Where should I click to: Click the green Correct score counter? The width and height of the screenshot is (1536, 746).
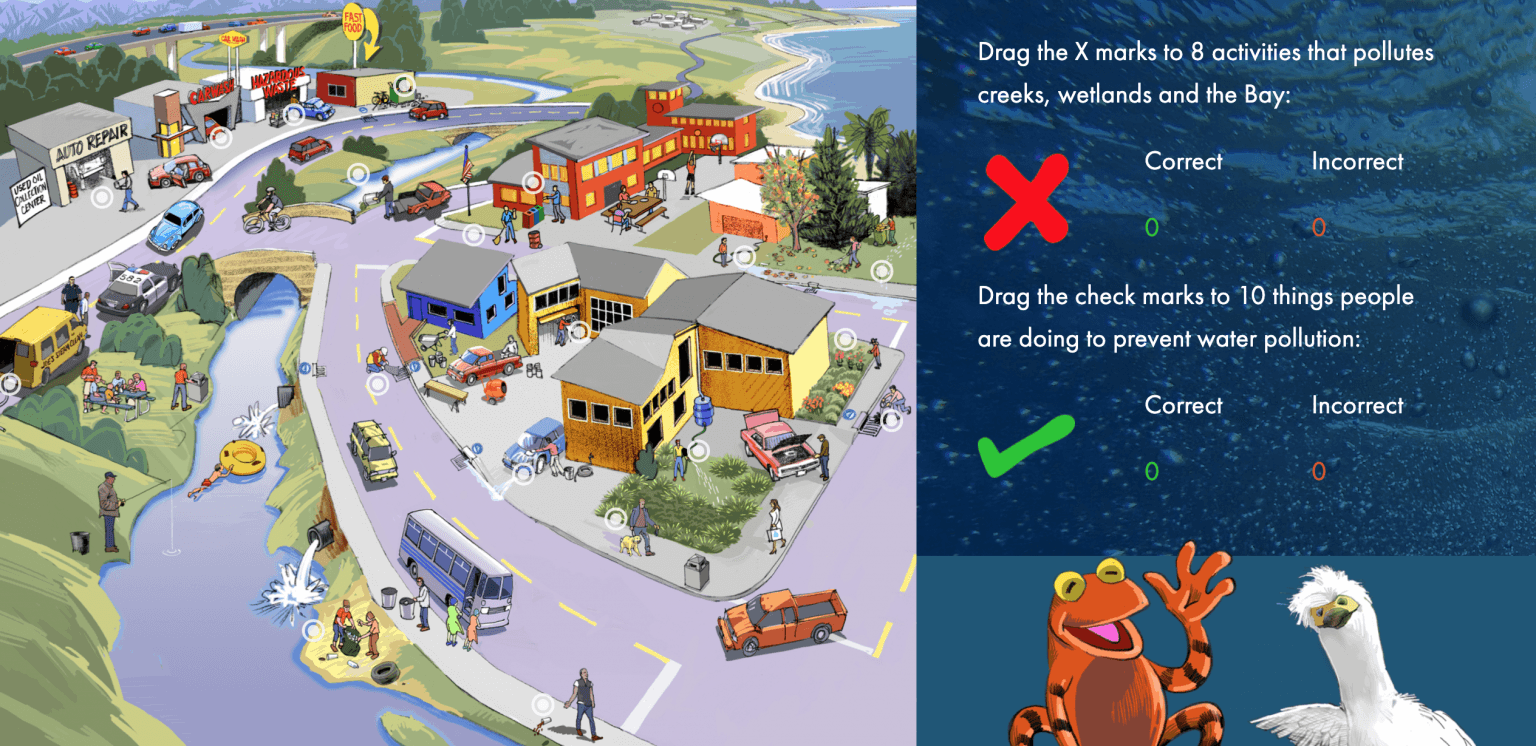[1152, 228]
